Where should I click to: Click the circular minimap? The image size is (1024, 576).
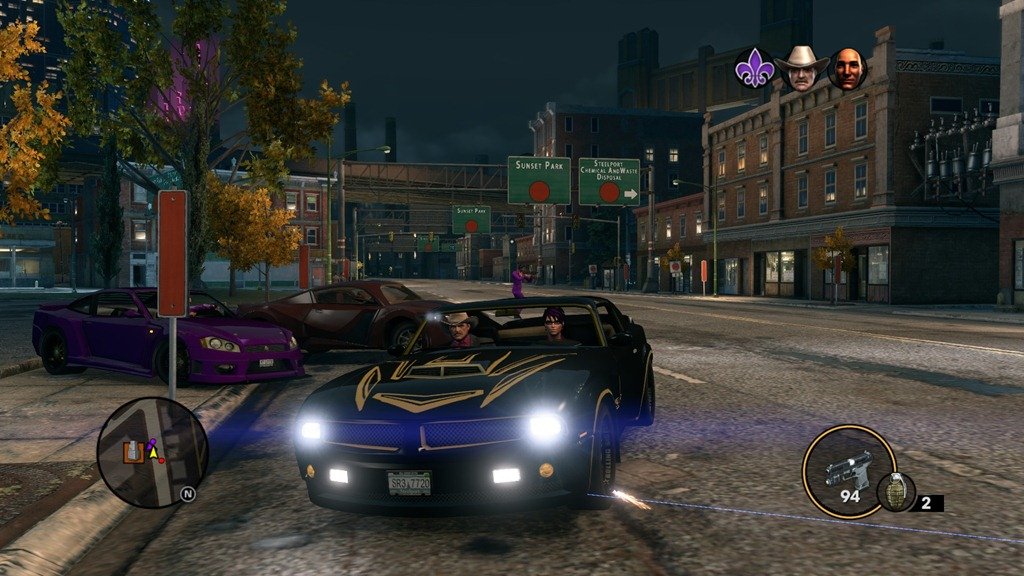pos(152,452)
